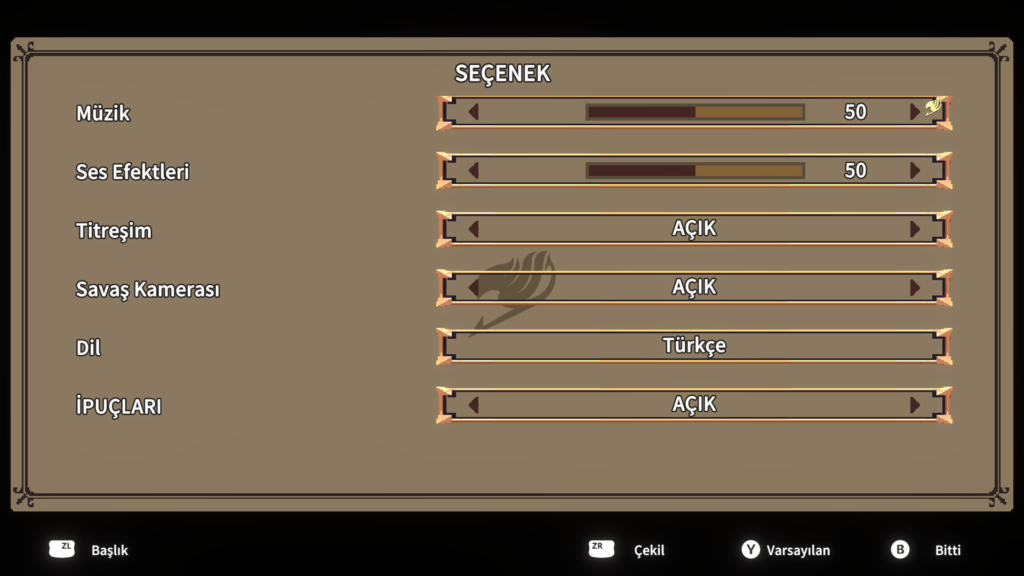Image resolution: width=1024 pixels, height=576 pixels.
Task: Toggle Titreşim using its right arrow
Action: [914, 229]
